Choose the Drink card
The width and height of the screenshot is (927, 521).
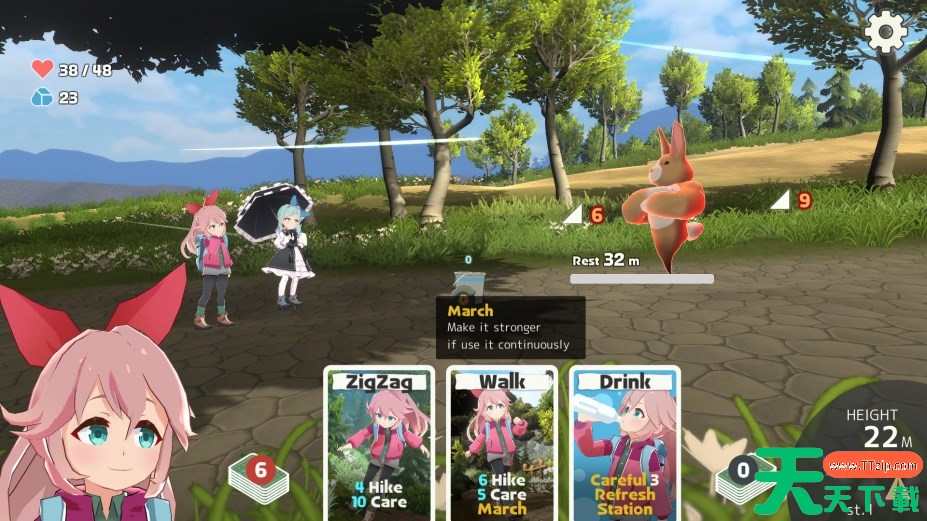click(x=624, y=443)
